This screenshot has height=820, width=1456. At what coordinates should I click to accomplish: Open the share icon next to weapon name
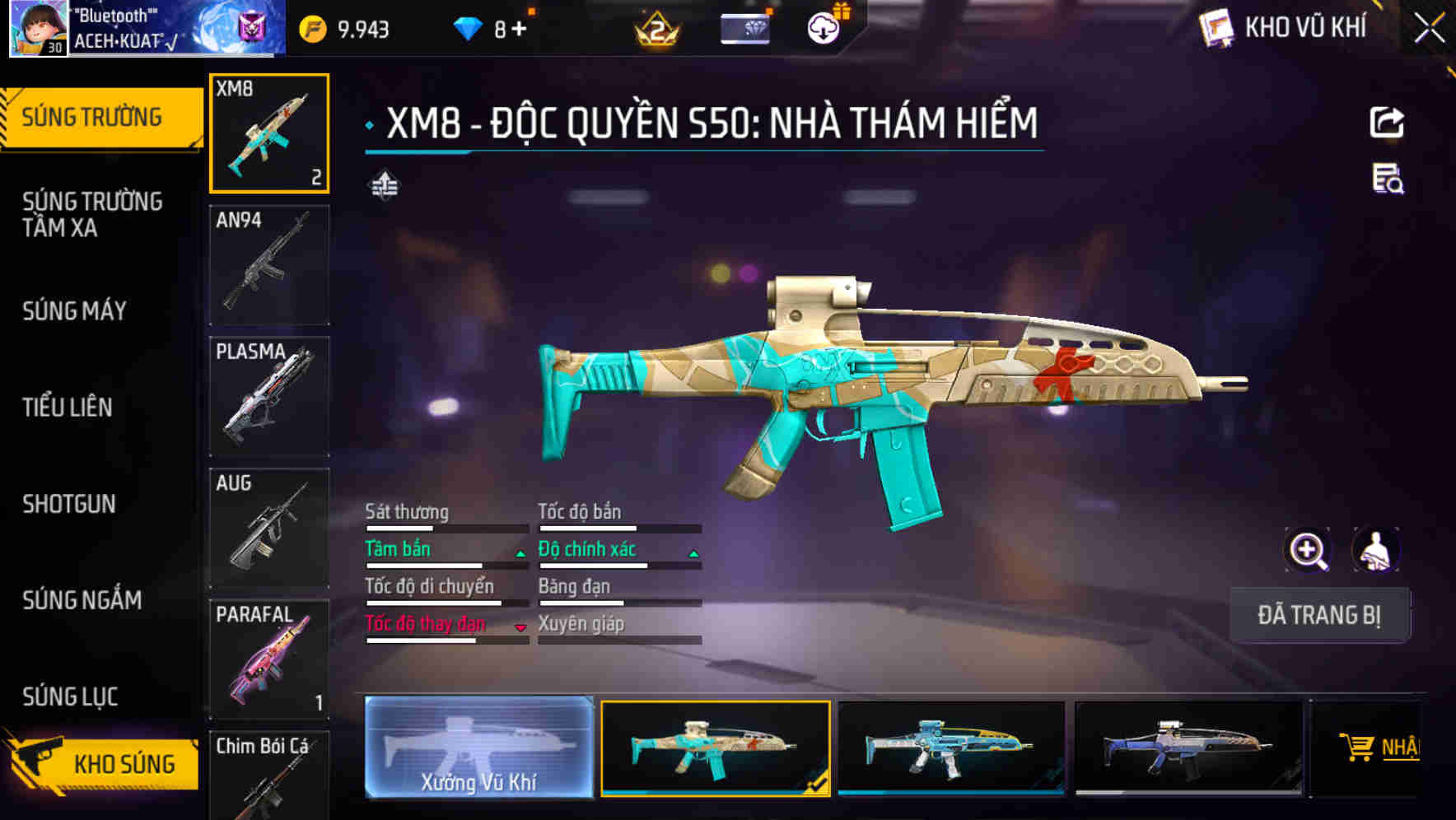(1388, 122)
